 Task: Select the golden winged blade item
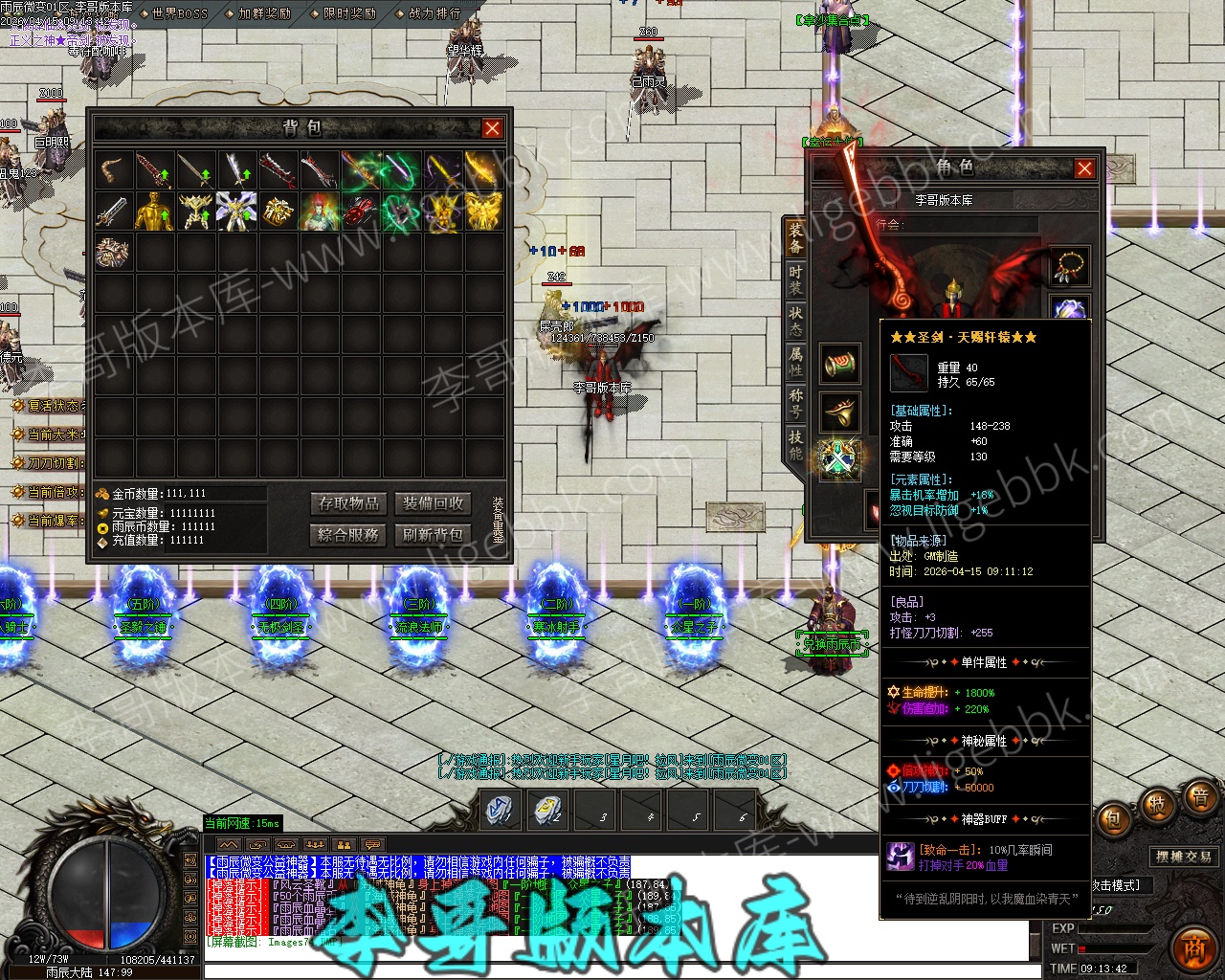484,170
